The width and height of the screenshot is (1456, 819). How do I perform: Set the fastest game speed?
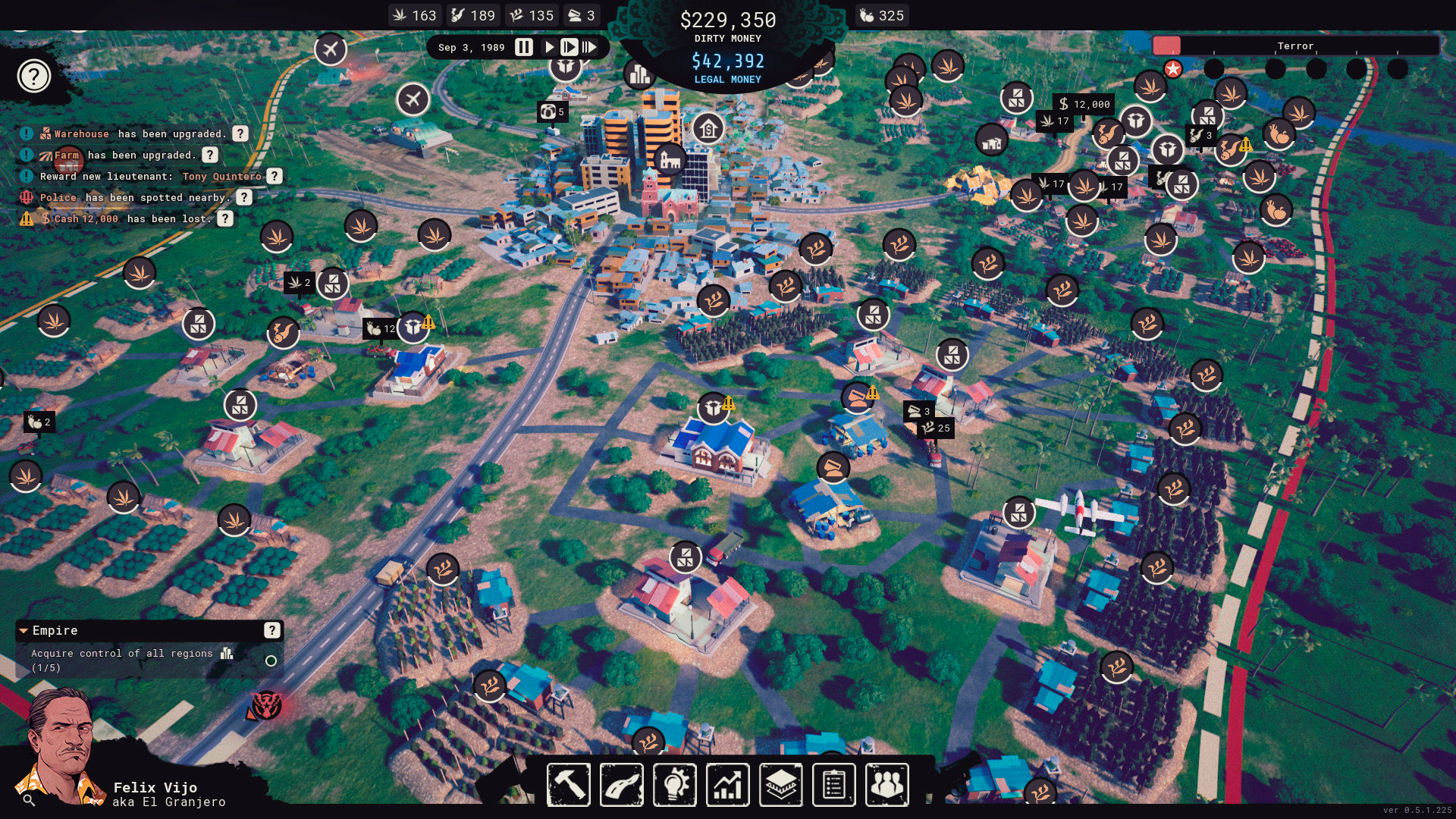pyautogui.click(x=589, y=47)
